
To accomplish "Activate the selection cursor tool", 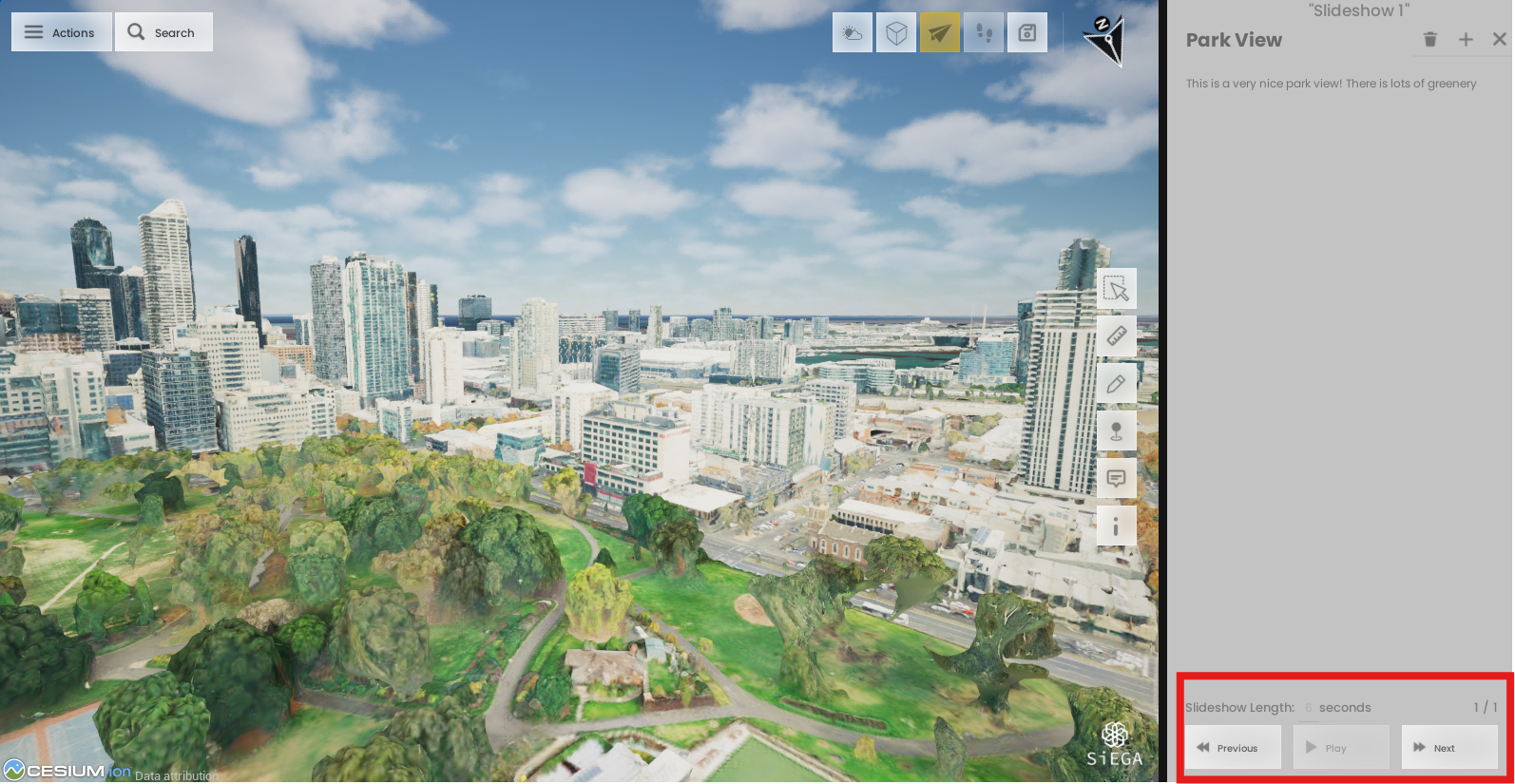I will click(x=1117, y=289).
